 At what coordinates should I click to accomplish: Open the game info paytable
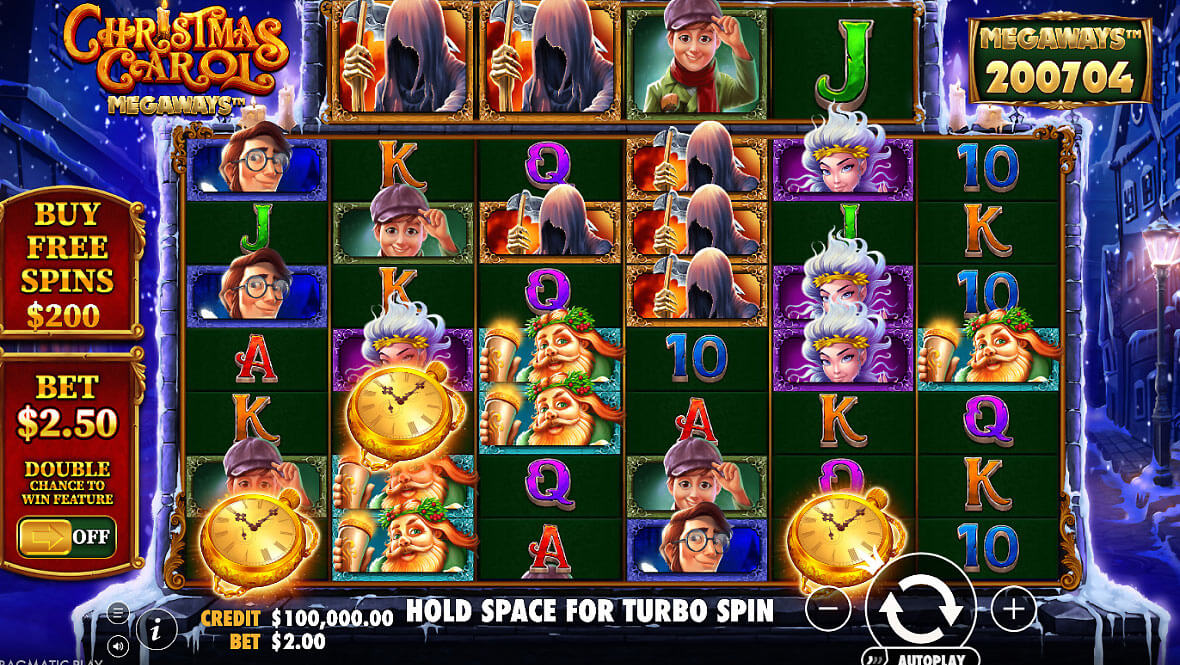157,629
